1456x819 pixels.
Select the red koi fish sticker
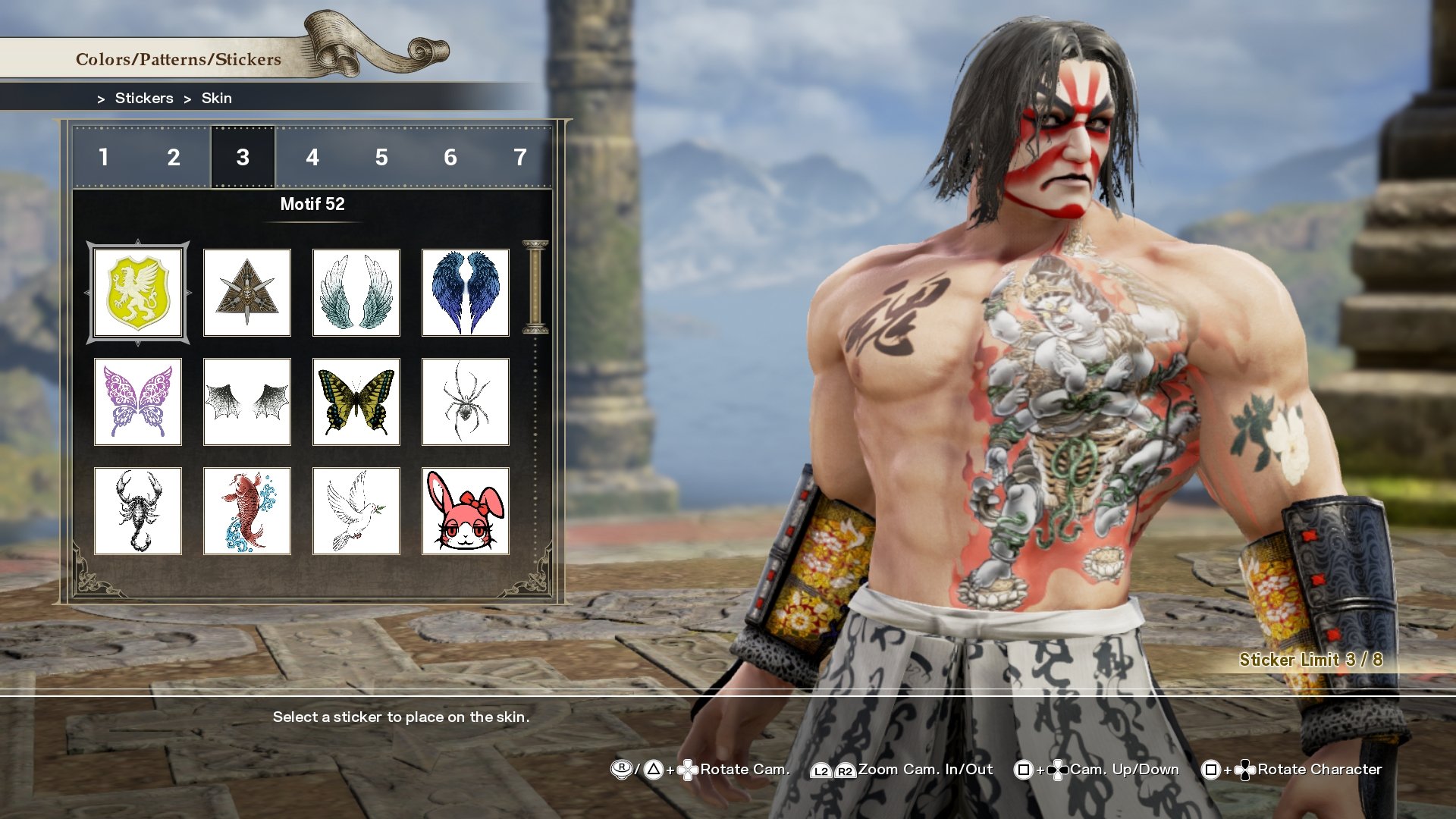tap(247, 510)
